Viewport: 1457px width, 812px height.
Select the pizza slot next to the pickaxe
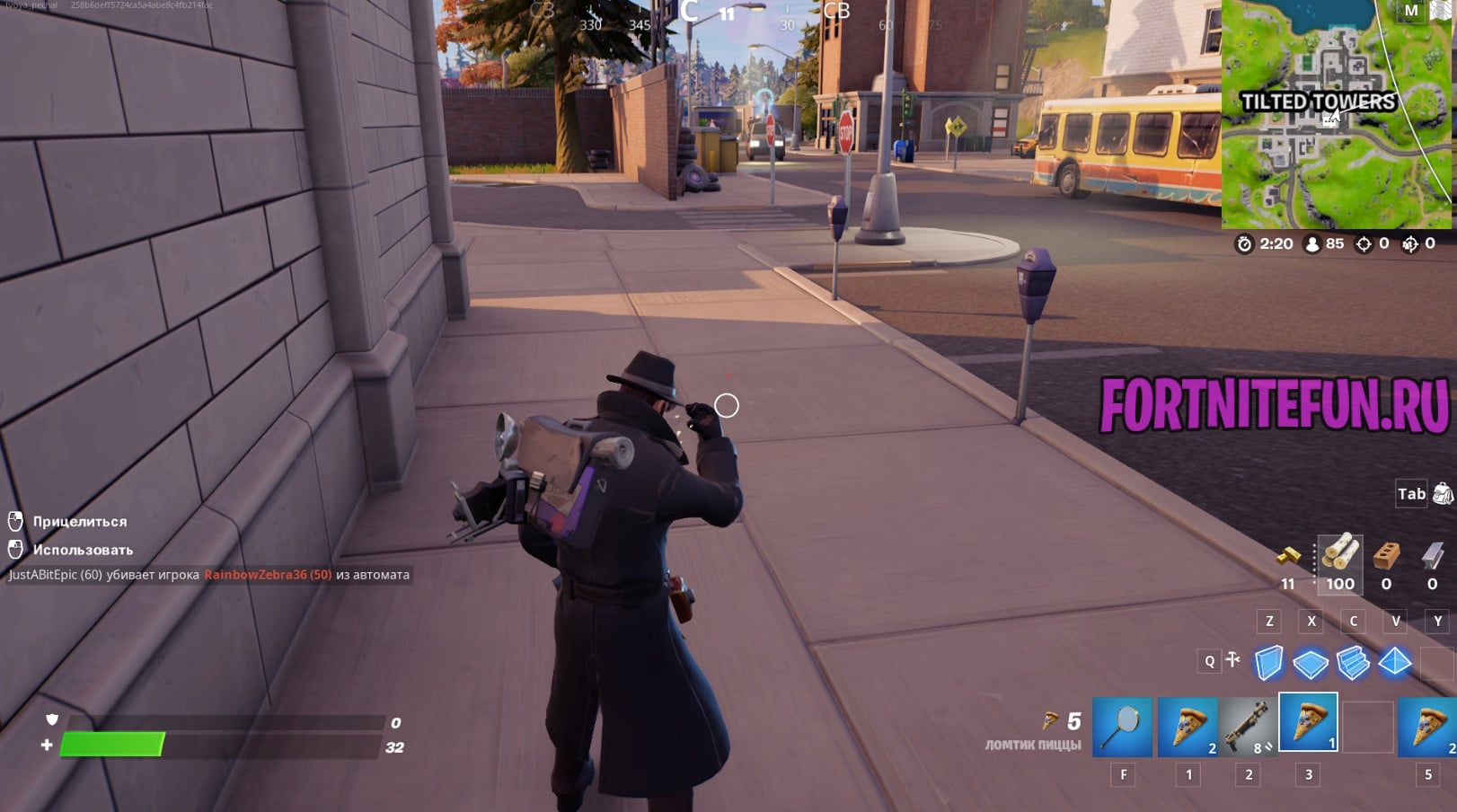click(1188, 726)
